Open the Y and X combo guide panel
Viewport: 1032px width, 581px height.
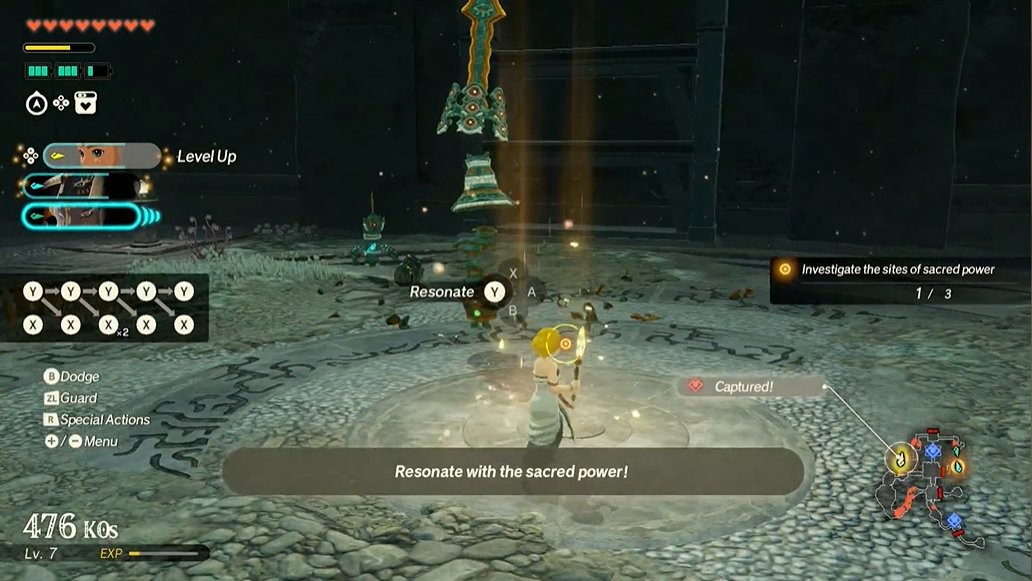click(106, 308)
